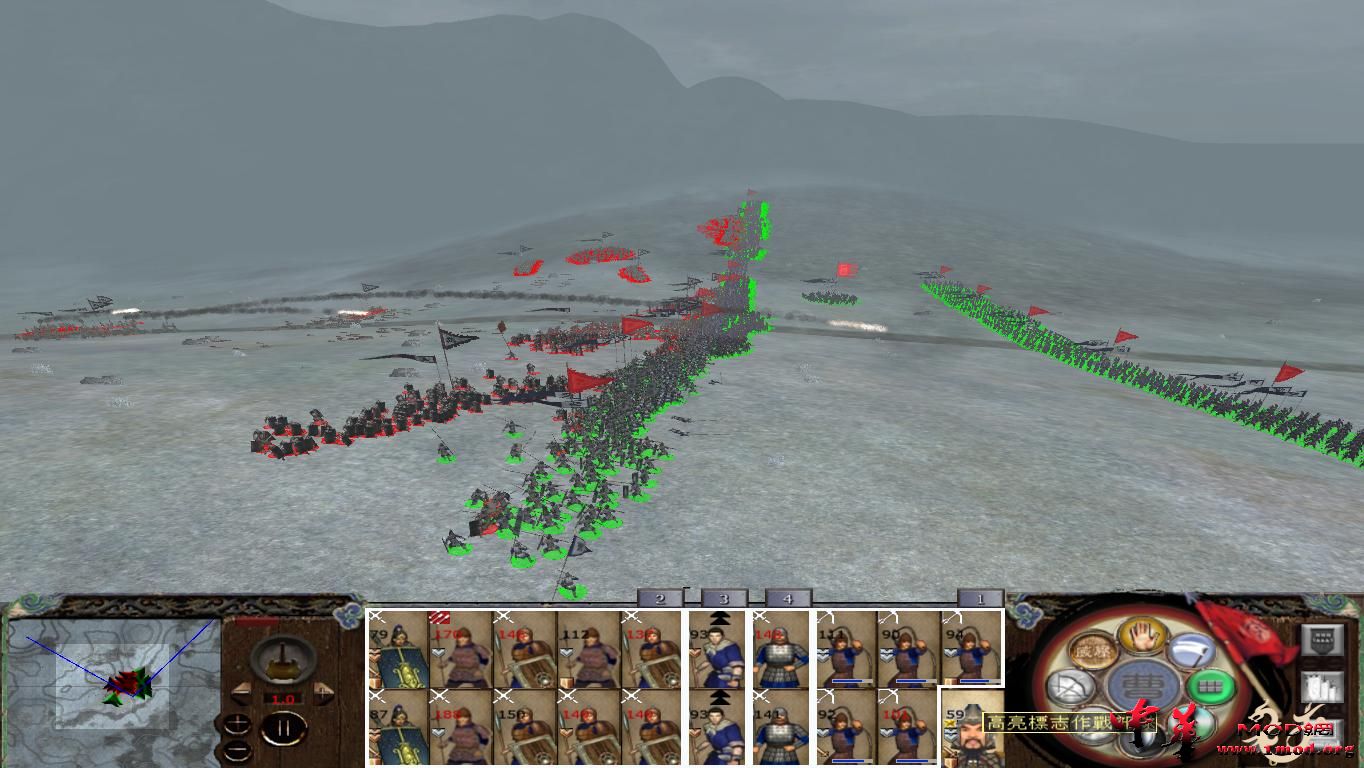Viewport: 1364px width, 768px height.
Task: Toggle pause with the pause button
Action: tap(283, 727)
